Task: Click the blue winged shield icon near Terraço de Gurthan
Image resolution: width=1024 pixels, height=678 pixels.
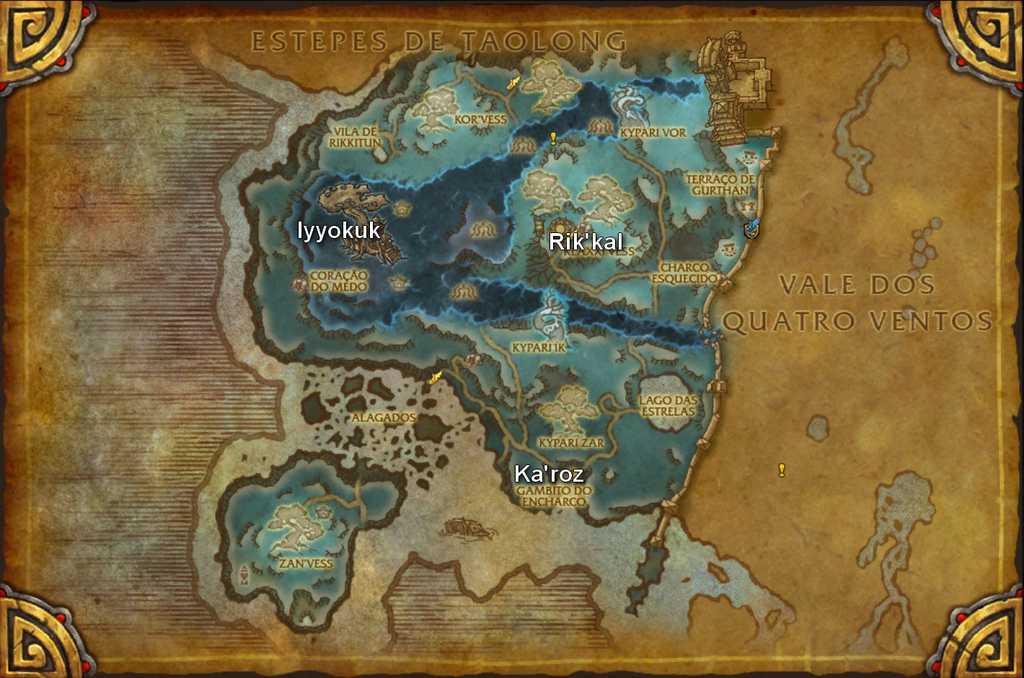Action: tap(752, 229)
